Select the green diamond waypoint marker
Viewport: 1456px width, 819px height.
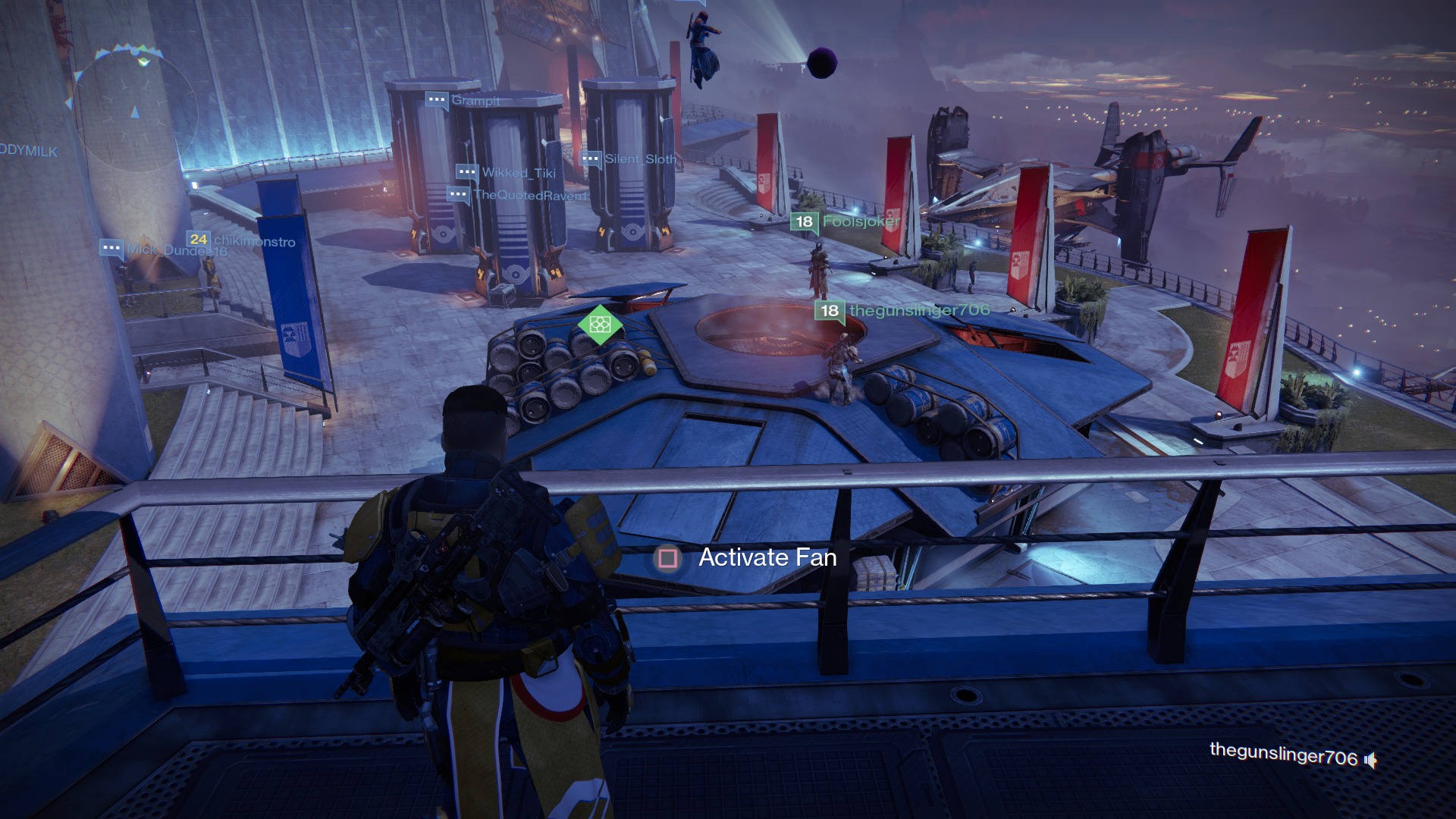pyautogui.click(x=600, y=325)
